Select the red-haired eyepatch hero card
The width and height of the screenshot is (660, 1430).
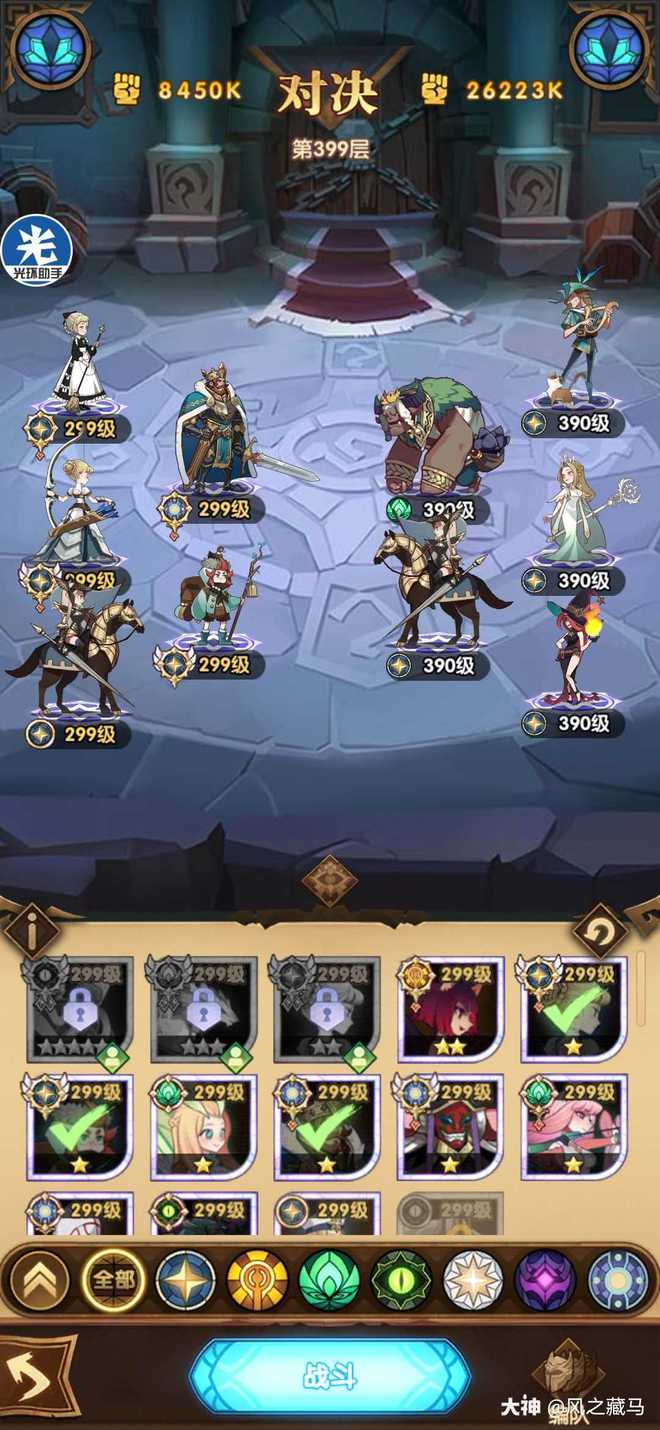click(450, 1010)
